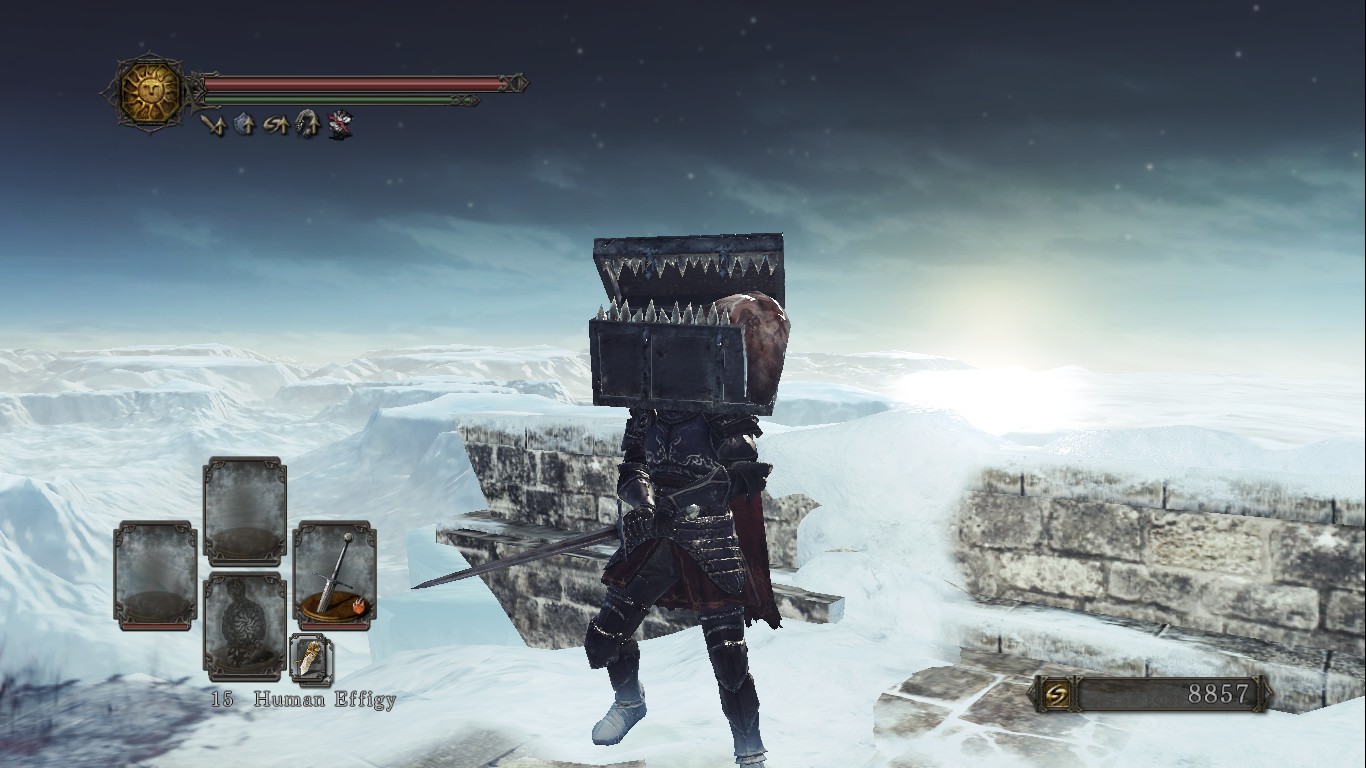Click the shield defense buff status icon
The width and height of the screenshot is (1366, 768).
(x=244, y=125)
